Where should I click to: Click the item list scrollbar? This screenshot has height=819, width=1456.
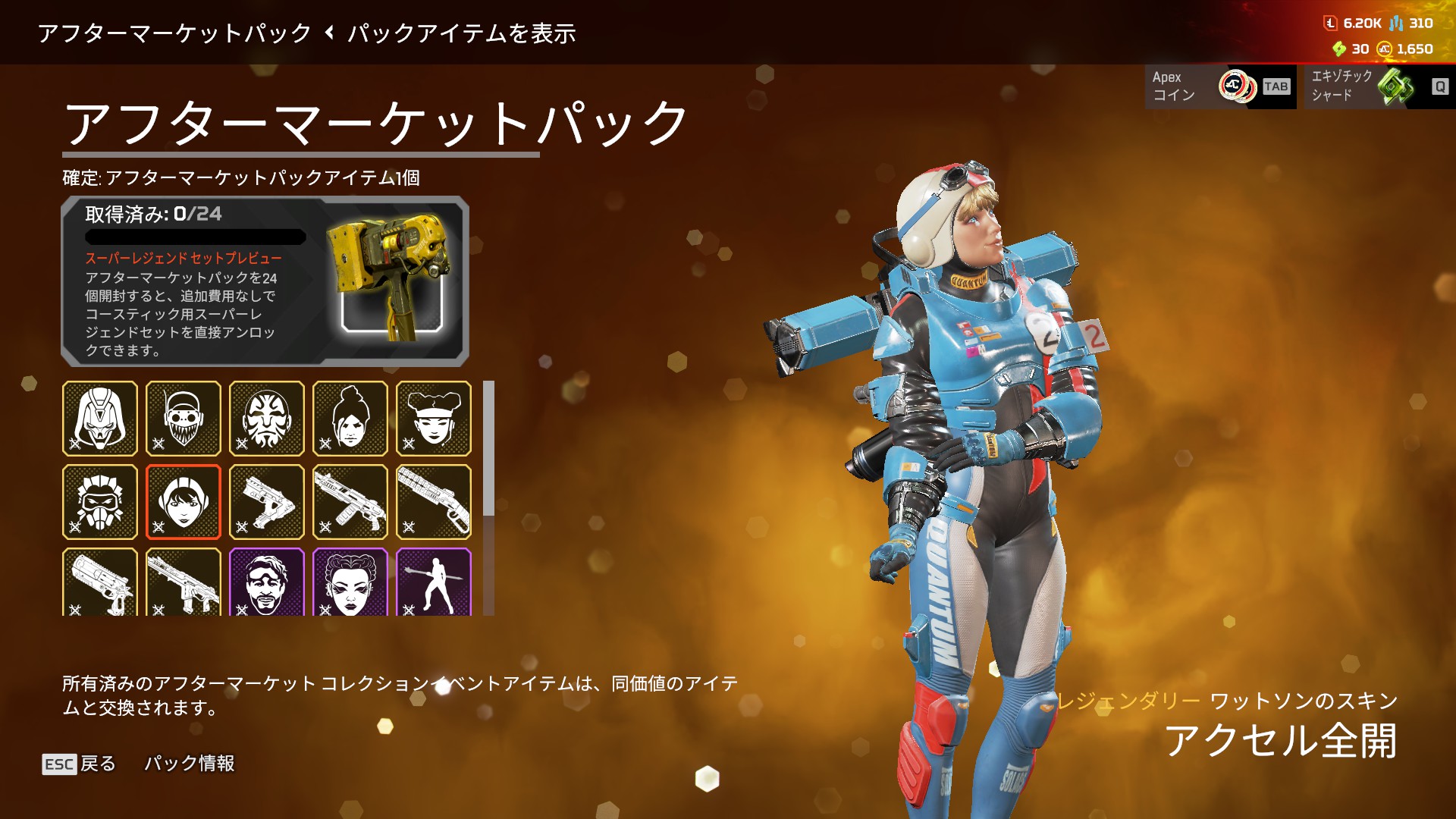[x=489, y=449]
